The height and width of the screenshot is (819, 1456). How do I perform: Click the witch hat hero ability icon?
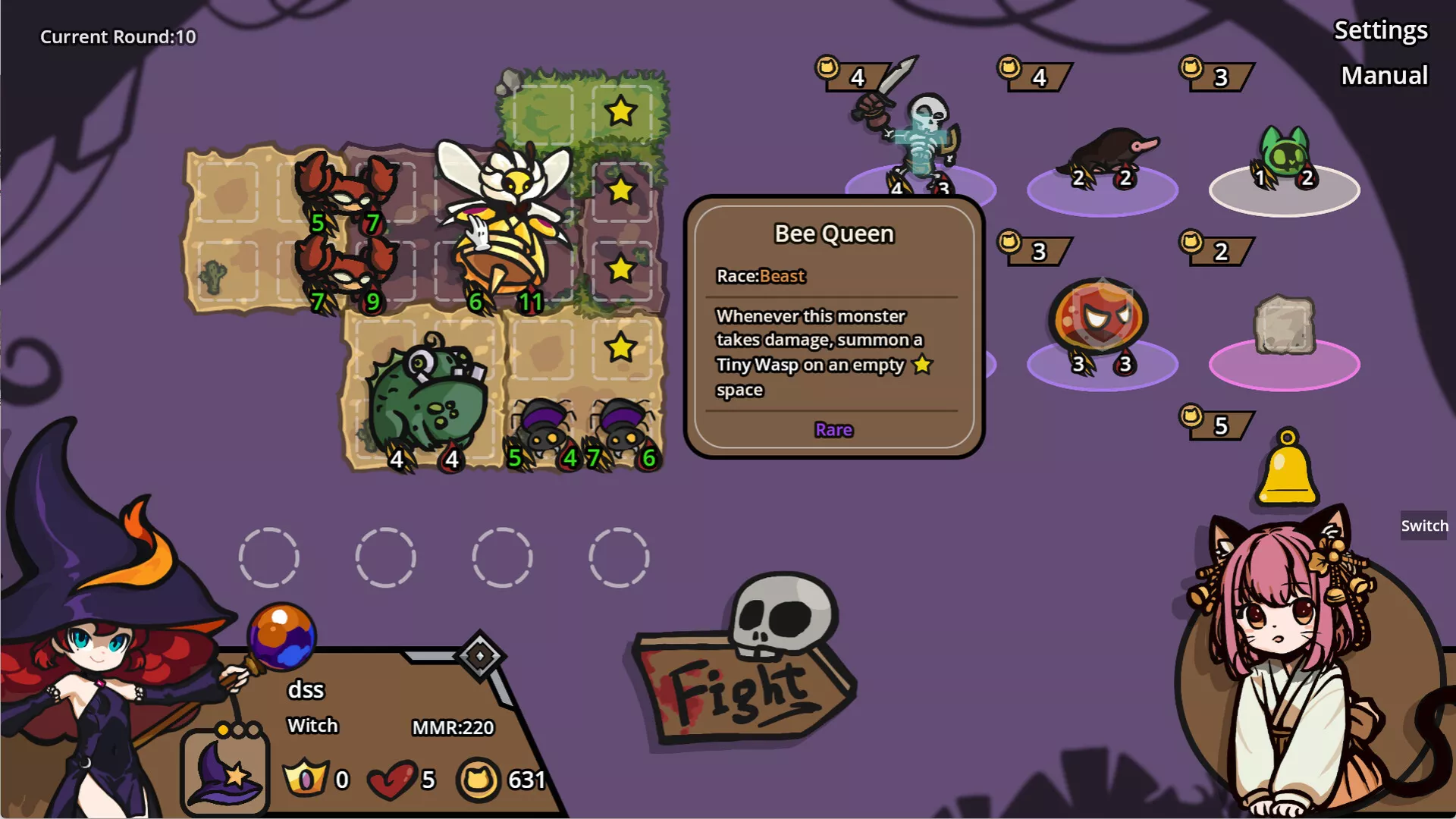point(225,773)
